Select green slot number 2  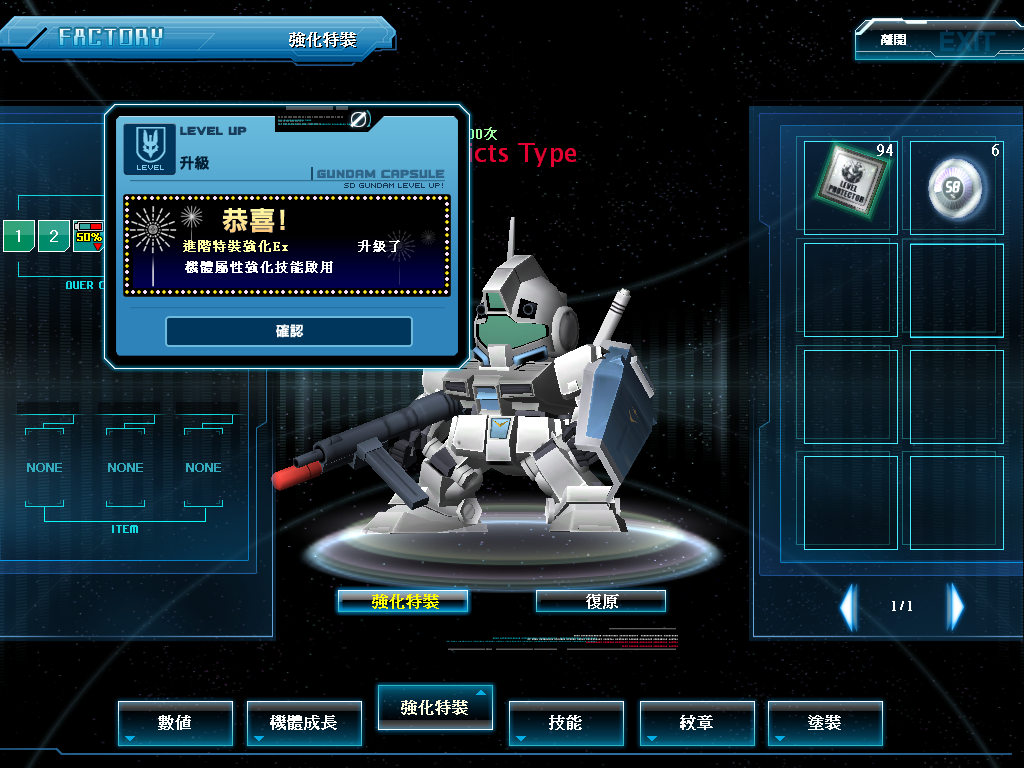(x=54, y=237)
